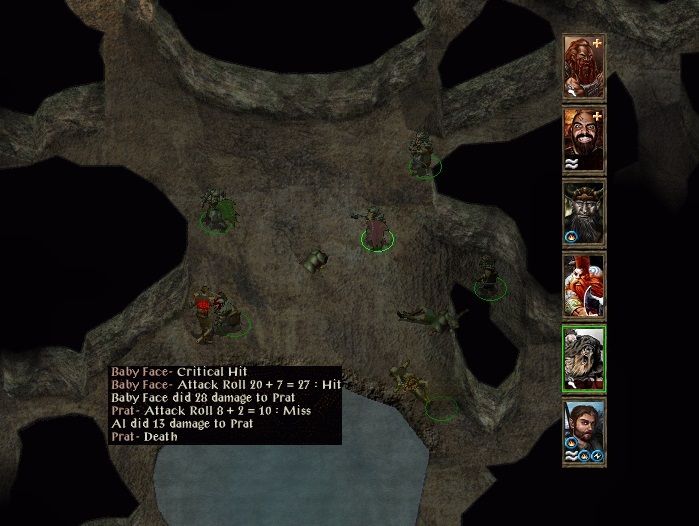Viewport: 699px width, 526px height.
Task: Click the green-bordered selected character portrait
Action: 585,358
